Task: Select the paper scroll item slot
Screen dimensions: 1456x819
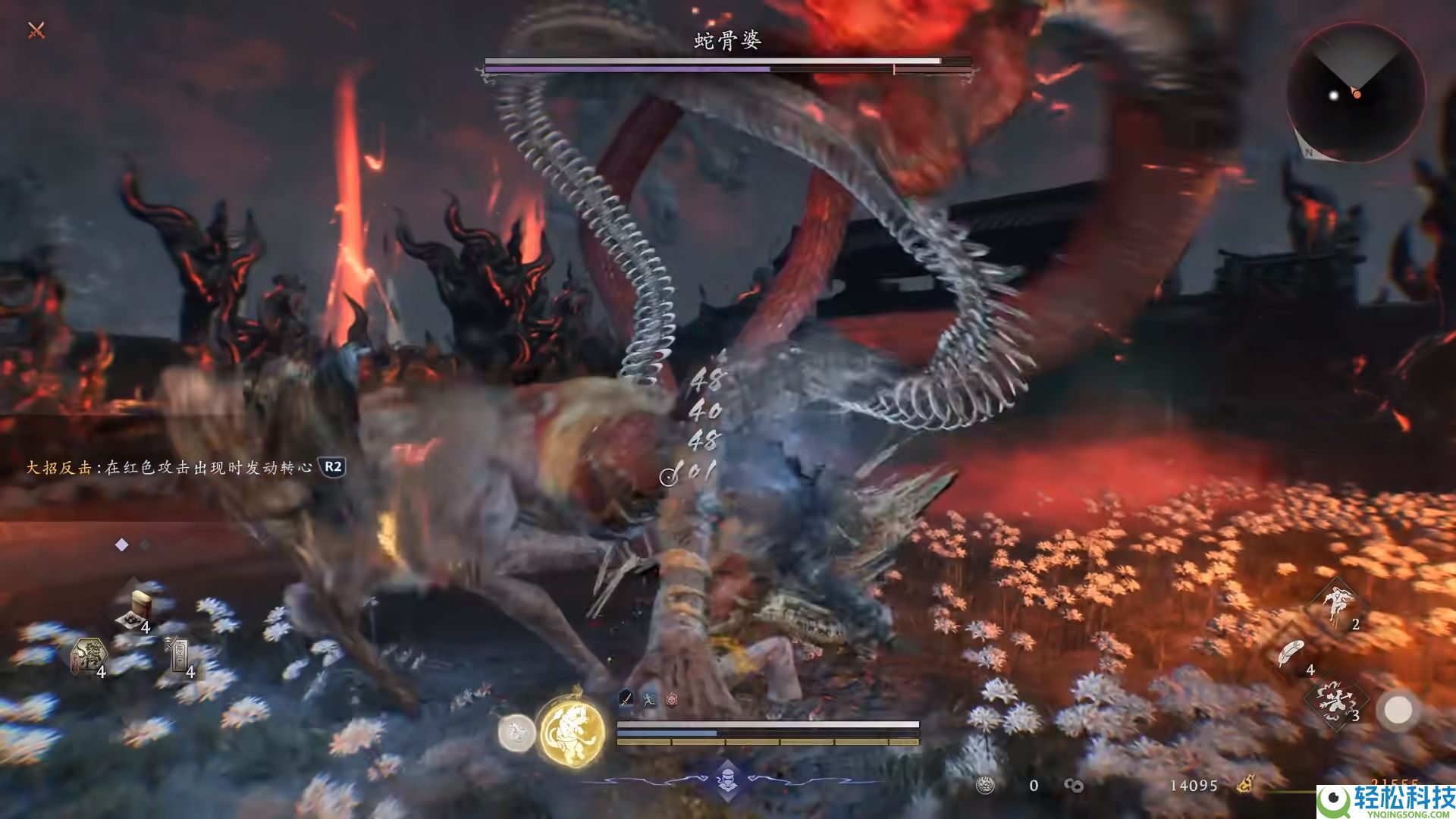Action: (x=180, y=655)
